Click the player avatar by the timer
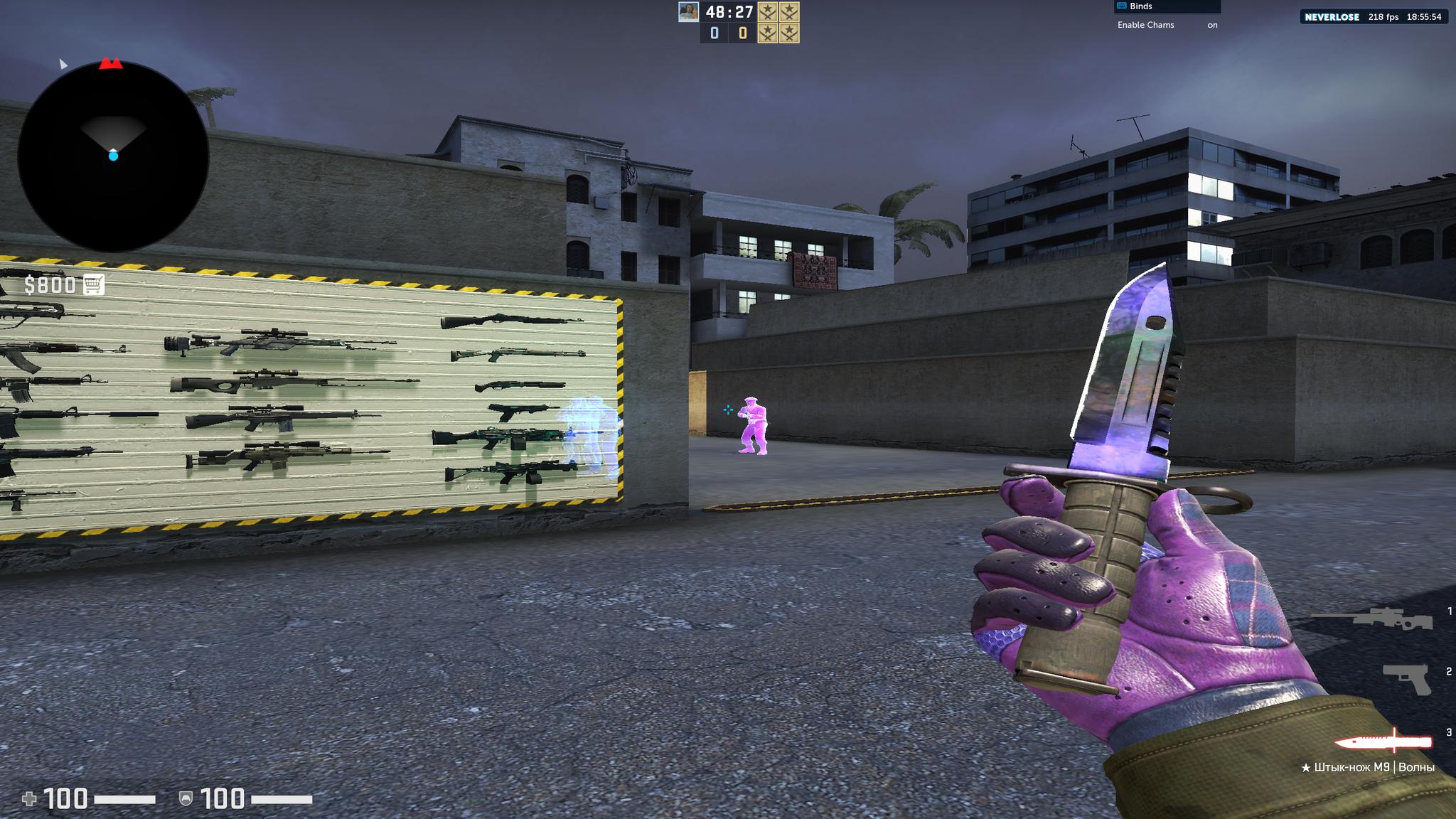Viewport: 1456px width, 819px height. click(x=687, y=11)
